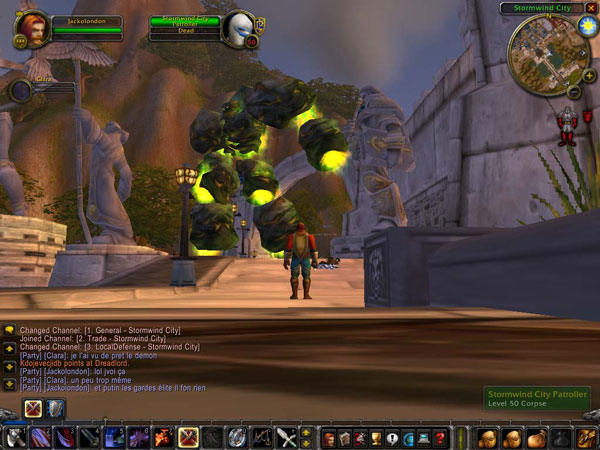Select the Stormwind City Patroller target portrait
Image resolution: width=600 pixels, height=450 pixels.
[x=239, y=28]
